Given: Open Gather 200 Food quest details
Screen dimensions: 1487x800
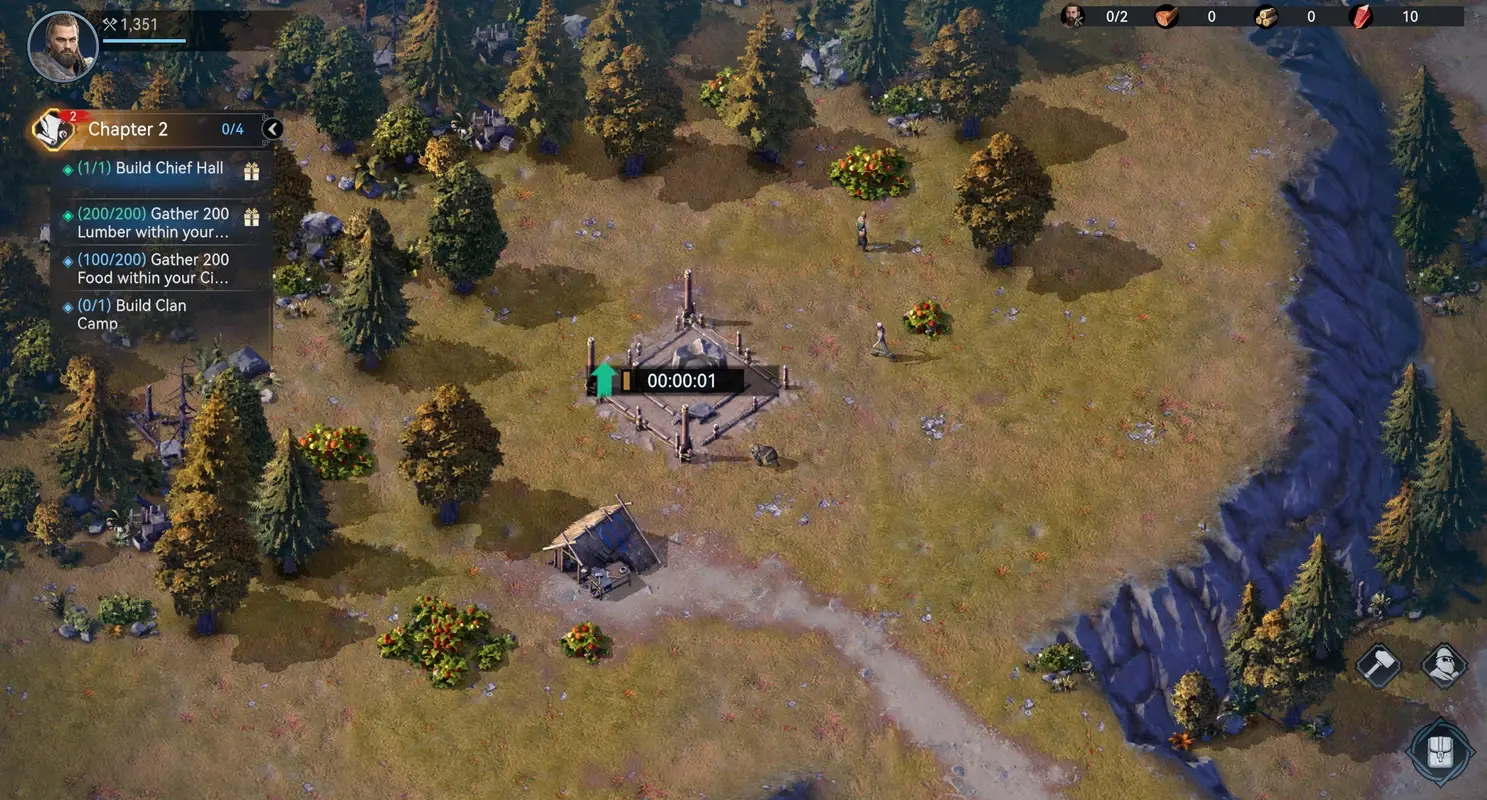Looking at the screenshot, I should 150,268.
